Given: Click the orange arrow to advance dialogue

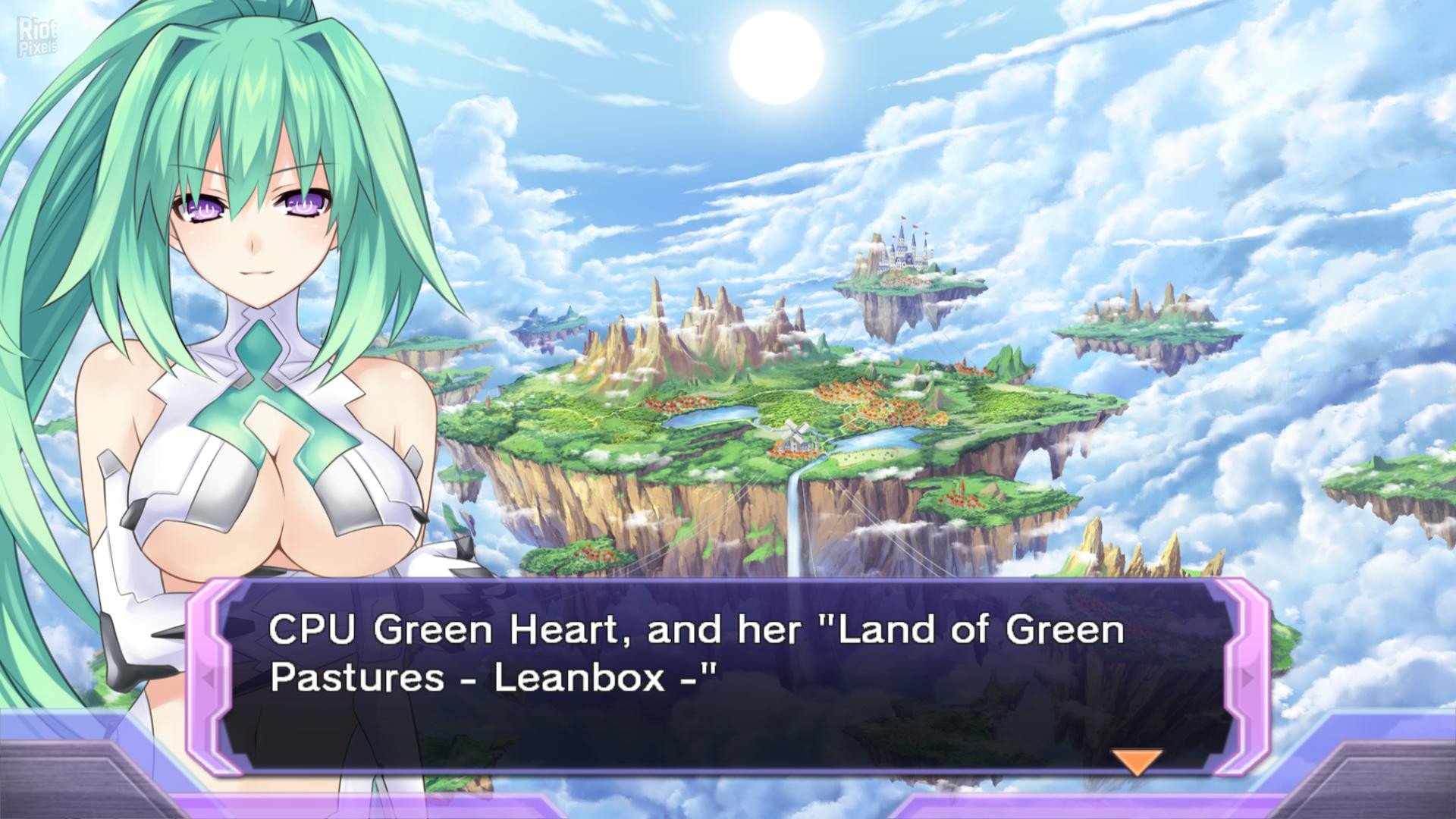Looking at the screenshot, I should (x=1136, y=761).
